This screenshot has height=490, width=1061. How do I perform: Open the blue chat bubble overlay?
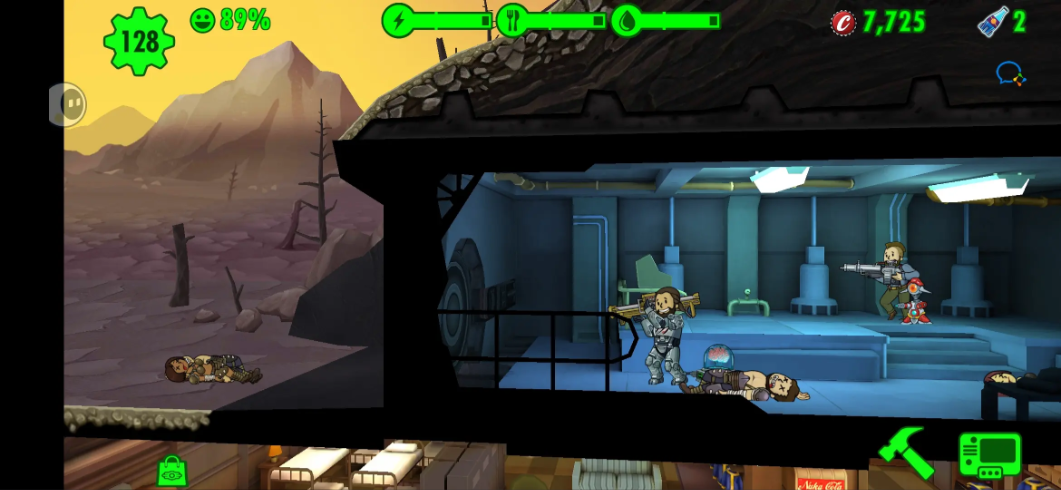1010,73
